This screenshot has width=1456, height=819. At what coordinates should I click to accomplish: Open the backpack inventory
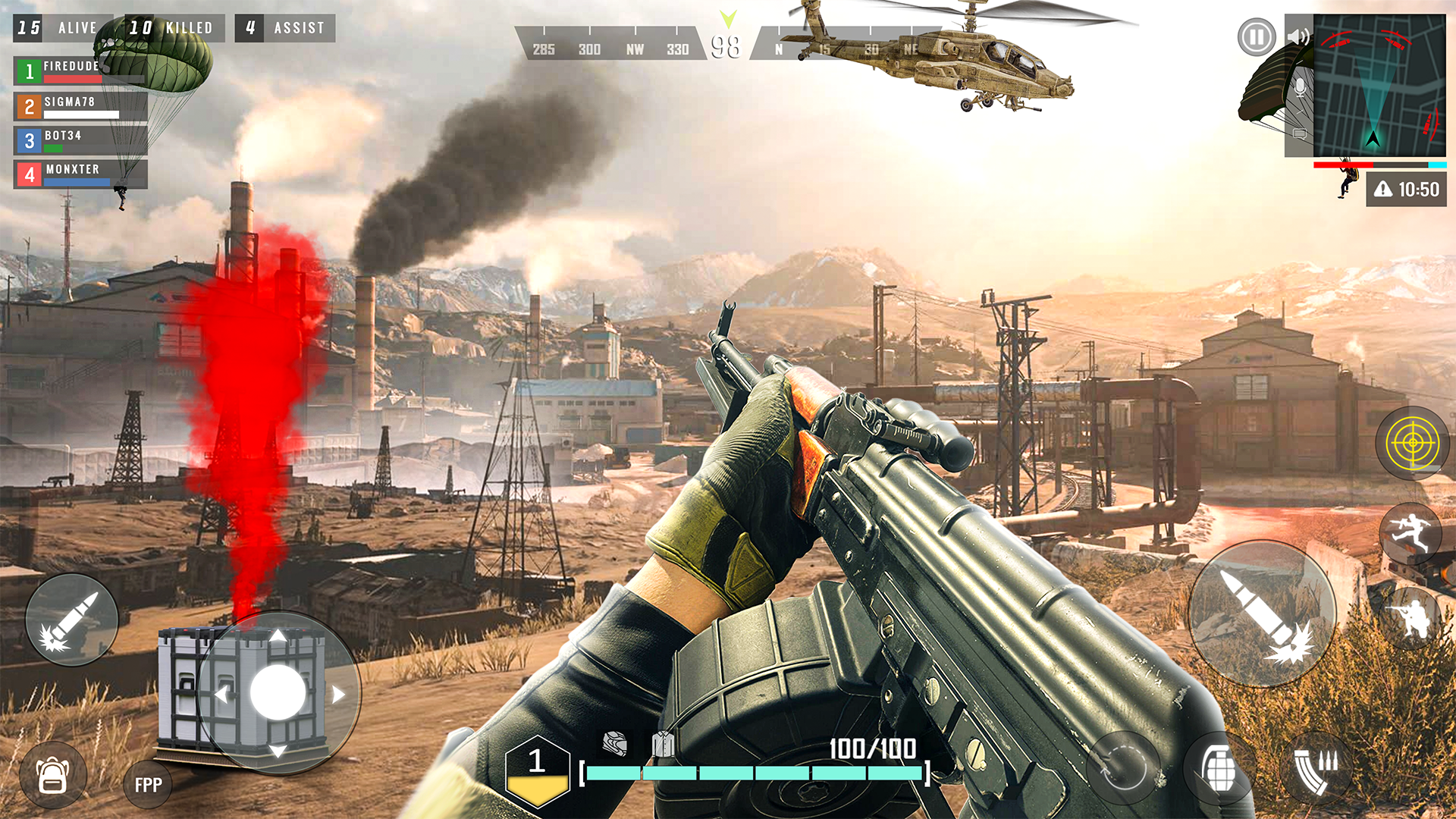pos(53,775)
